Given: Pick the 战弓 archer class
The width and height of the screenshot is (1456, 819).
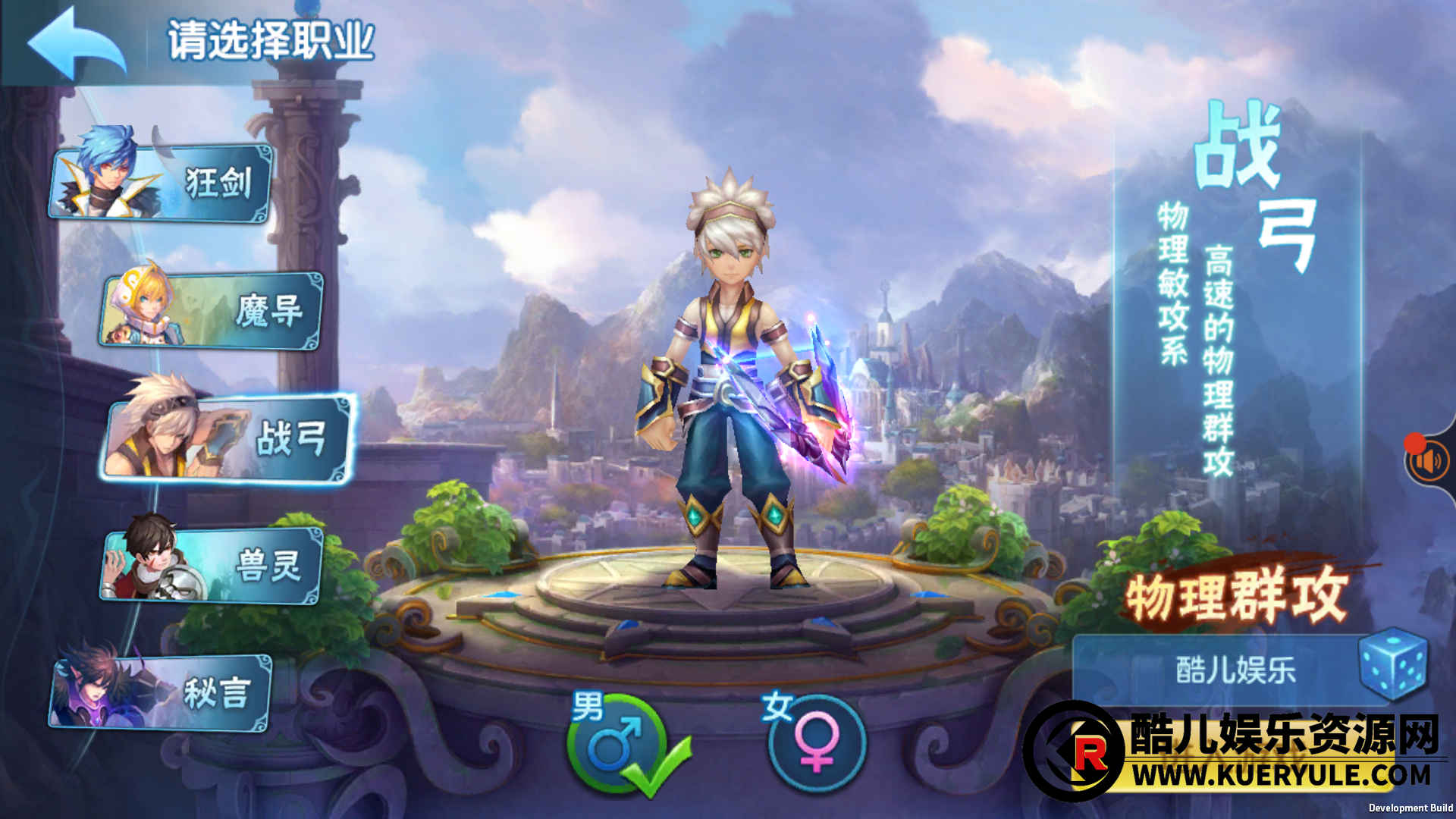Looking at the screenshot, I should [x=227, y=438].
